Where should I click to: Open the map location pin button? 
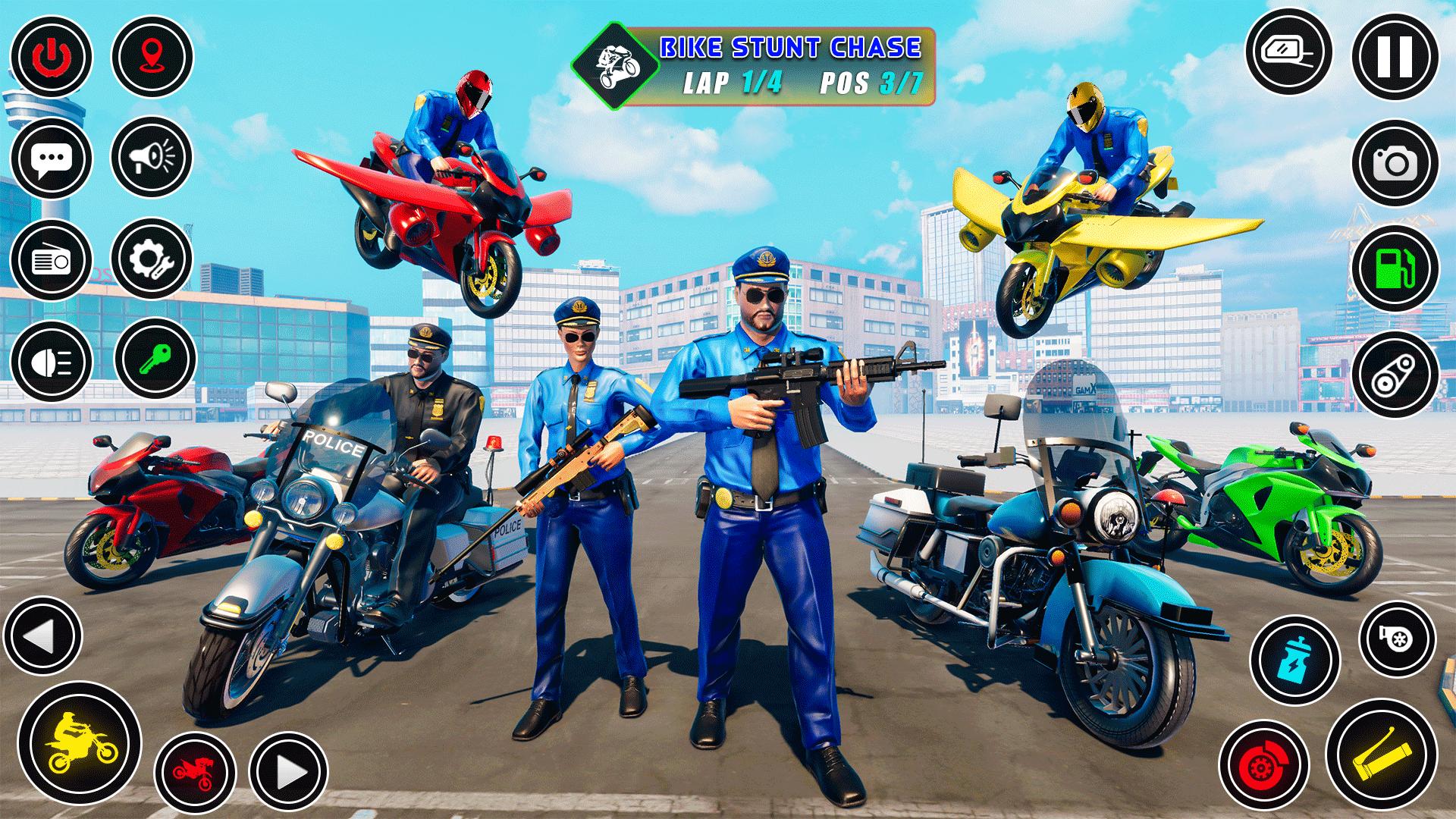tap(152, 57)
